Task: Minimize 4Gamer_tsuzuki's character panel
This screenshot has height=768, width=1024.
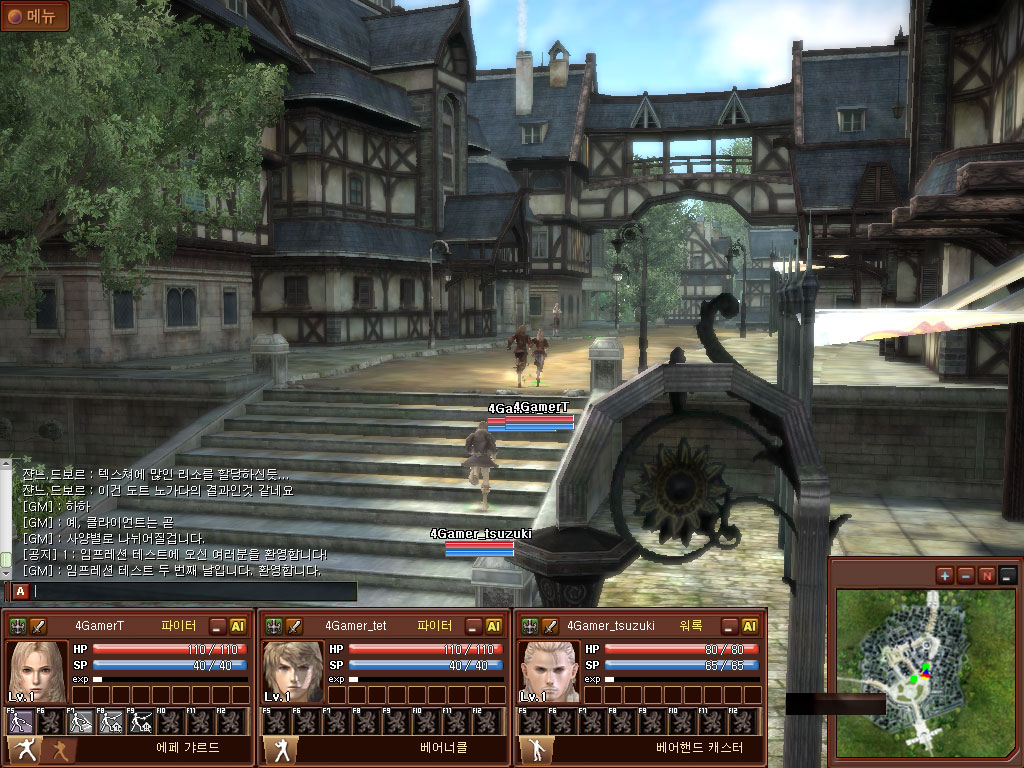Action: point(729,626)
